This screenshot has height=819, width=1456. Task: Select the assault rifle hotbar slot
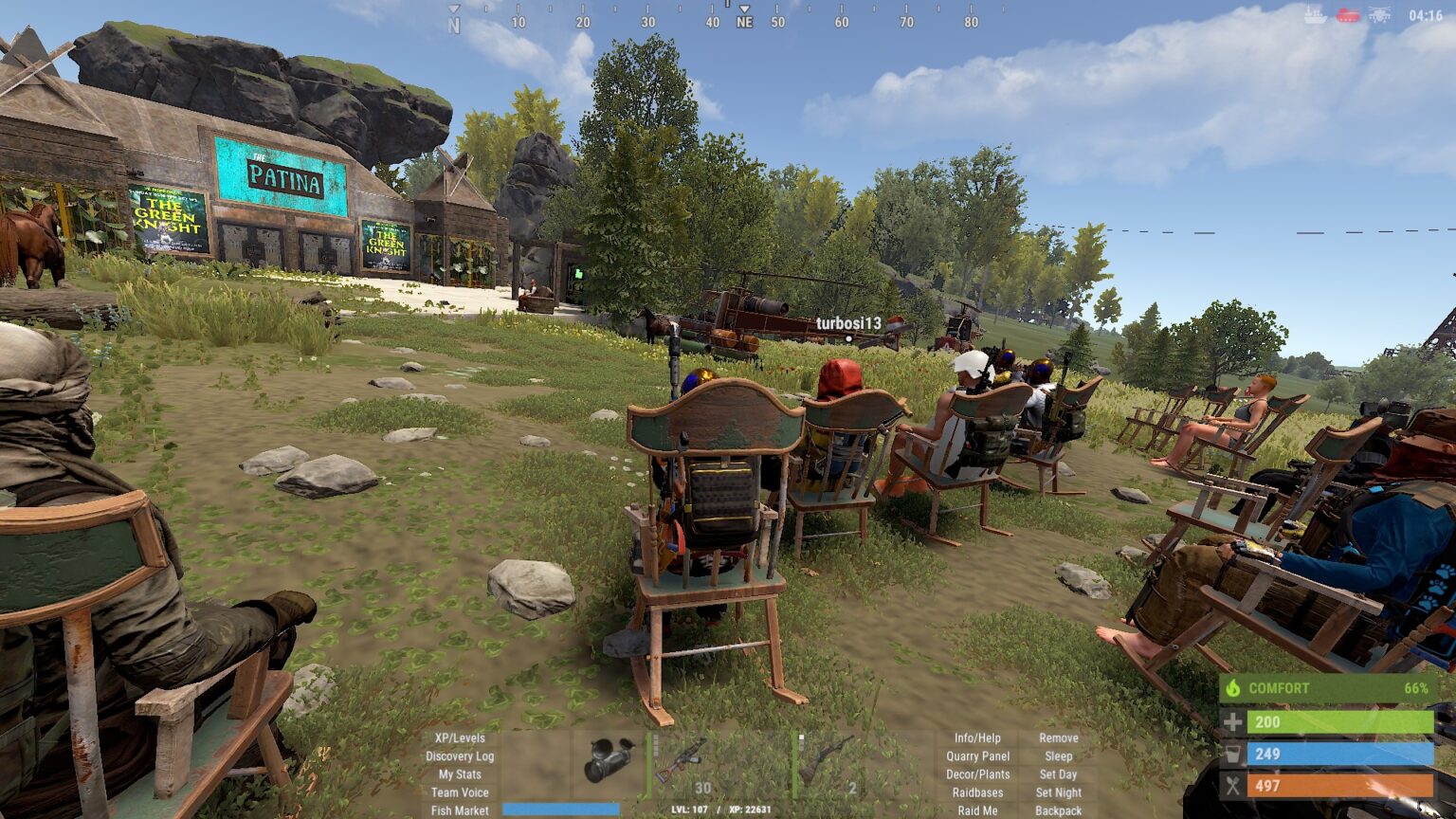tap(681, 761)
